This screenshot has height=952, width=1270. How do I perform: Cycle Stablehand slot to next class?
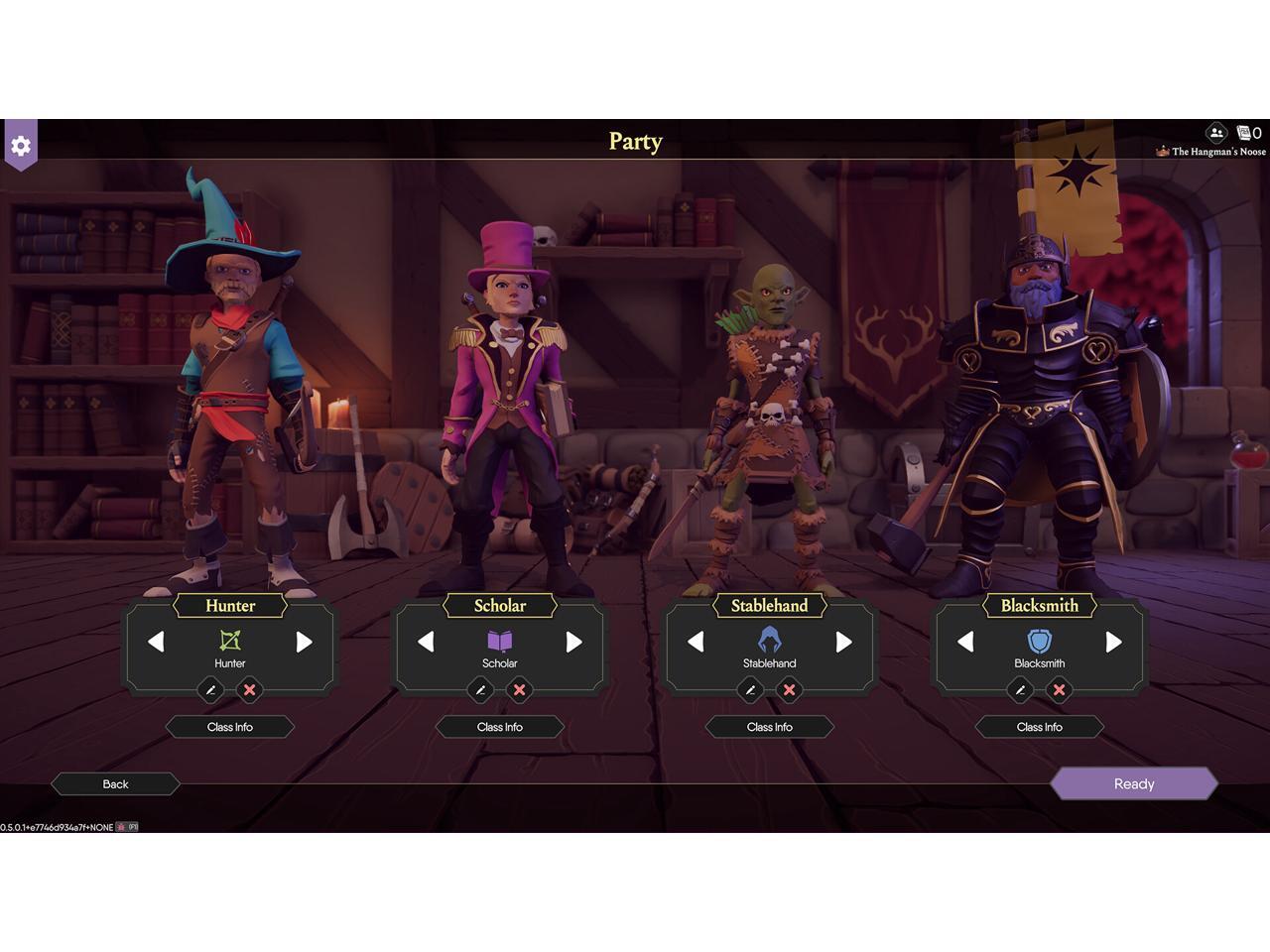click(x=844, y=642)
